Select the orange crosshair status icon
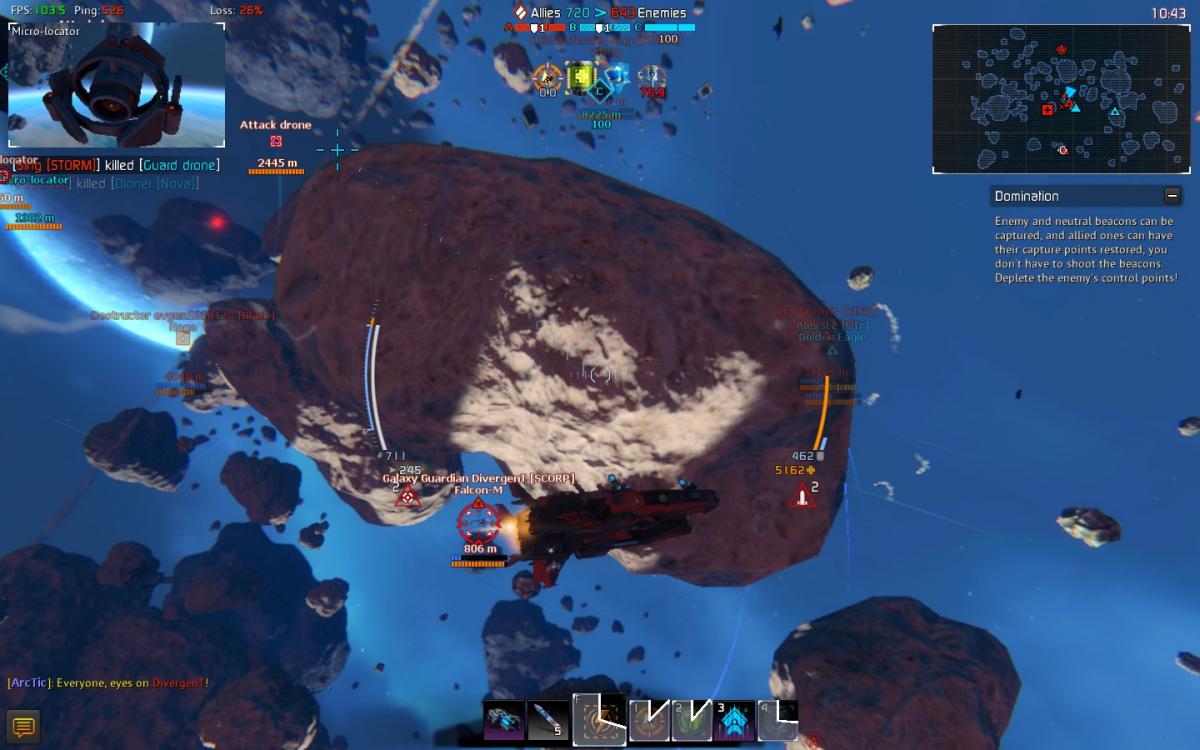 (x=546, y=77)
